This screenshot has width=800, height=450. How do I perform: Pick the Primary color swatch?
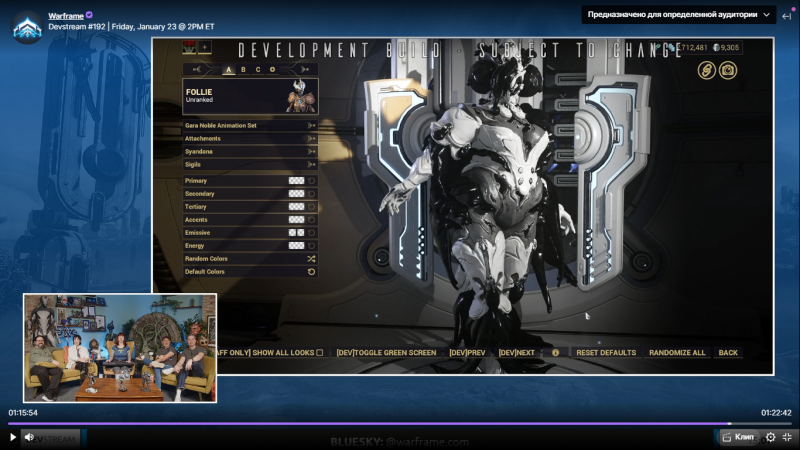tap(296, 180)
